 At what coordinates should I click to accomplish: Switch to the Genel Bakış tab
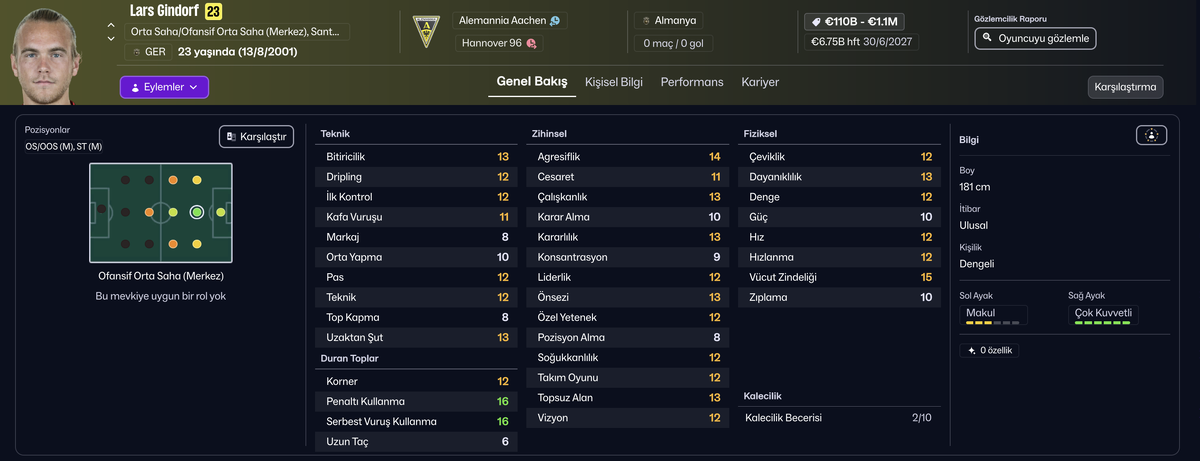coord(532,82)
